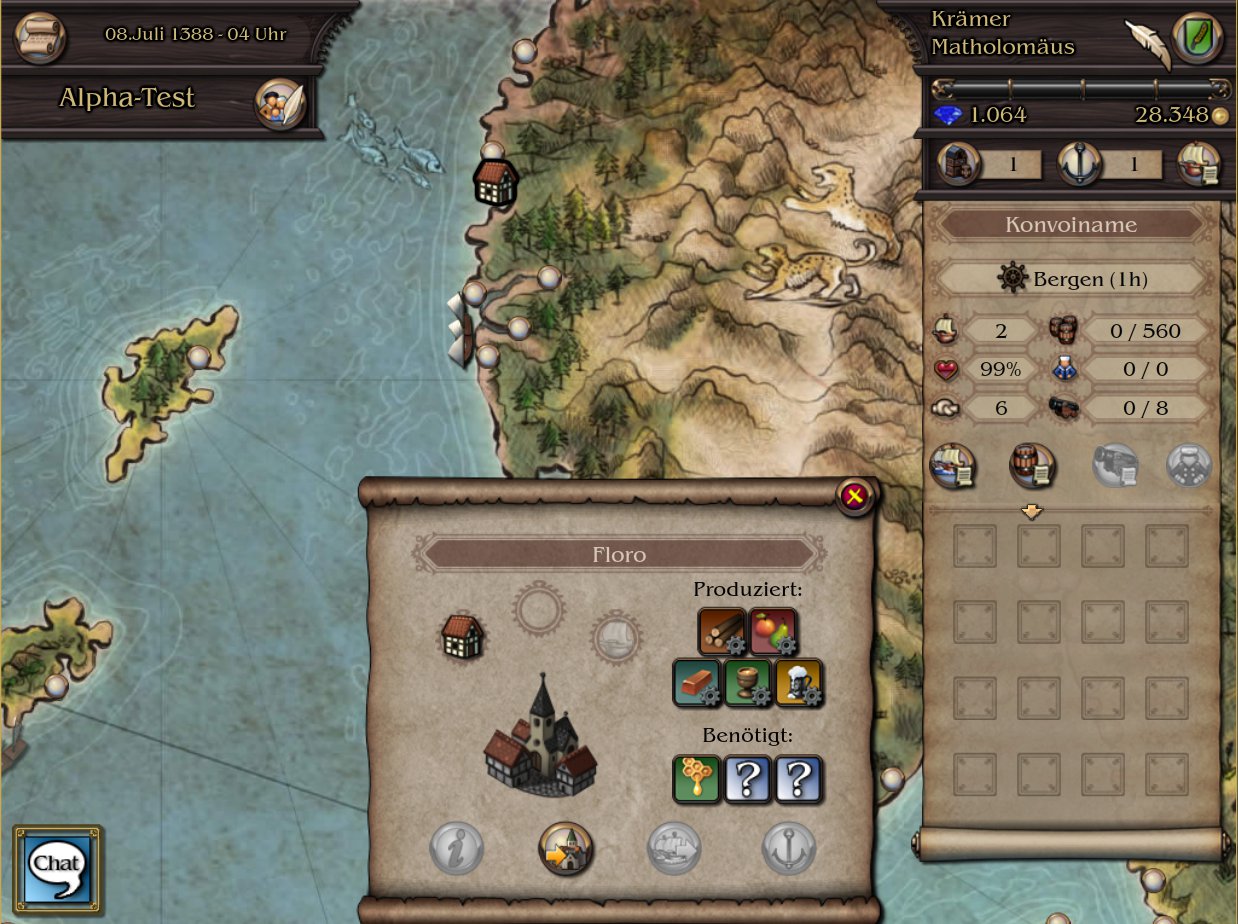Select the Floro house marker on the map

495,183
